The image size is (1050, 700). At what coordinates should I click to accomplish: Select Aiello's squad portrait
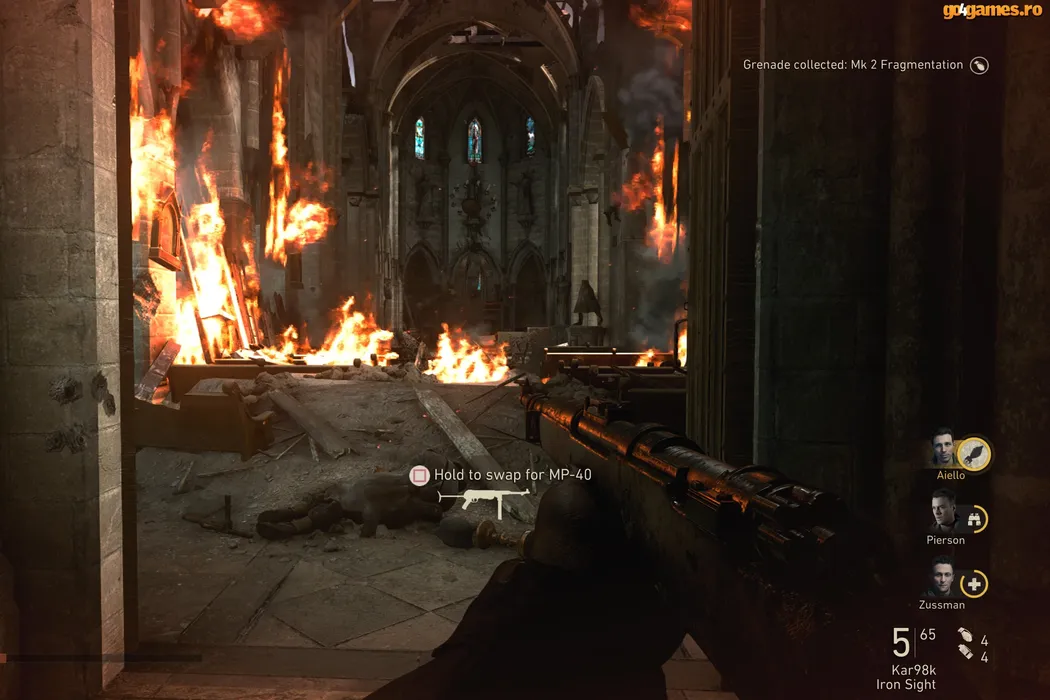[x=941, y=450]
